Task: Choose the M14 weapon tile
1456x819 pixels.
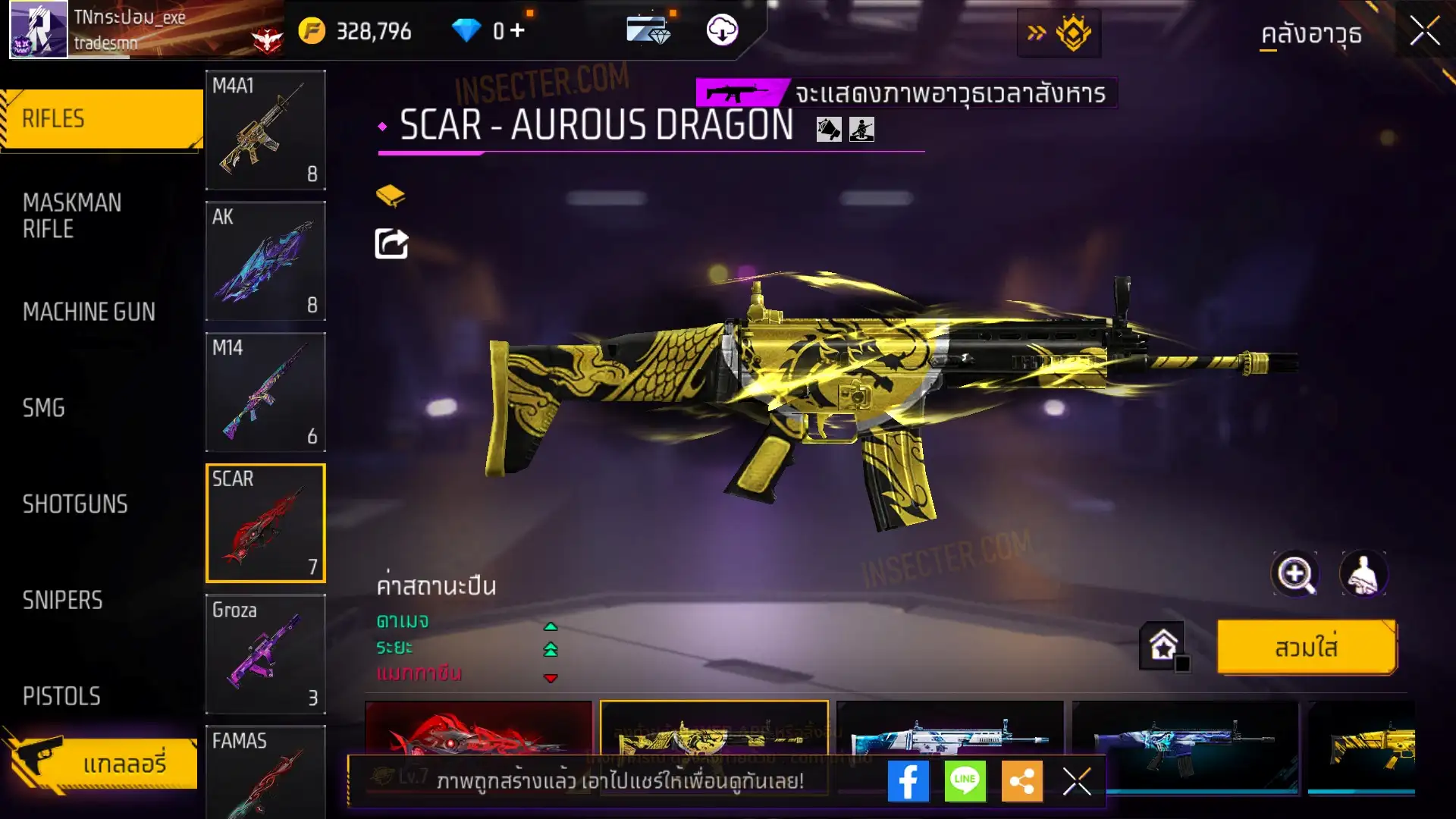Action: (x=265, y=392)
